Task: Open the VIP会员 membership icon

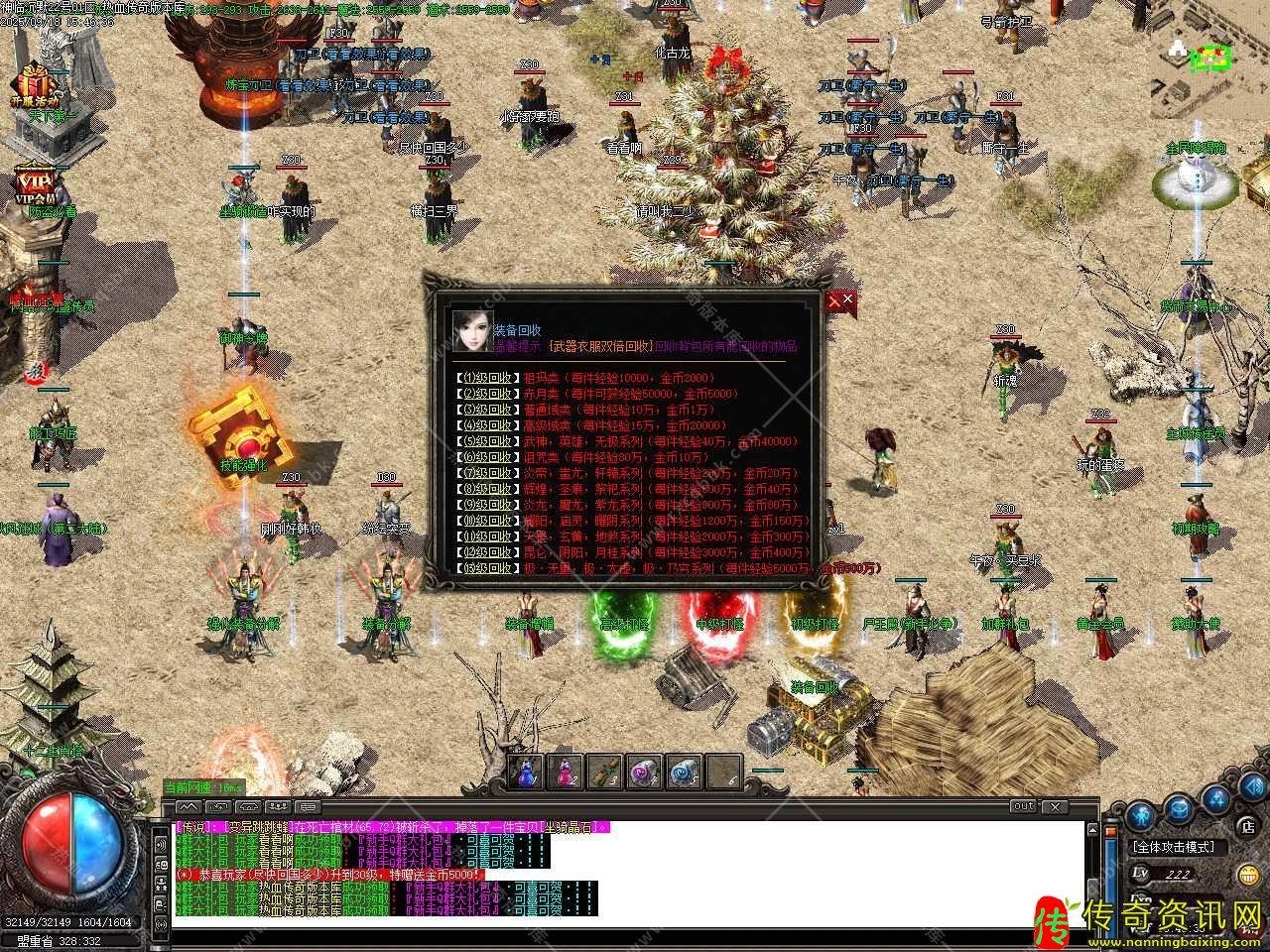Action: tap(35, 185)
